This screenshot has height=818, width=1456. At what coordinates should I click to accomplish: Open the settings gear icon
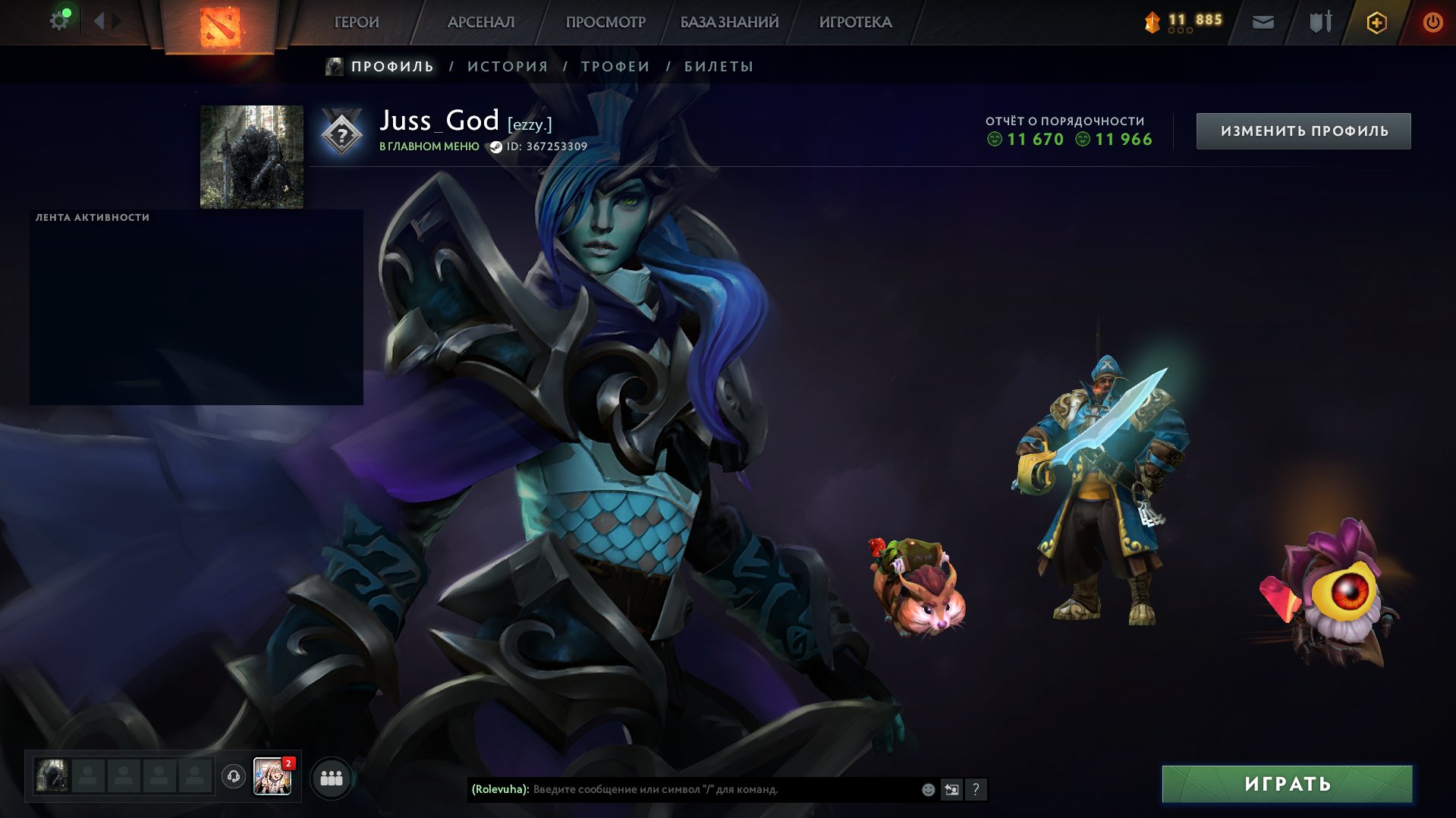[59, 20]
